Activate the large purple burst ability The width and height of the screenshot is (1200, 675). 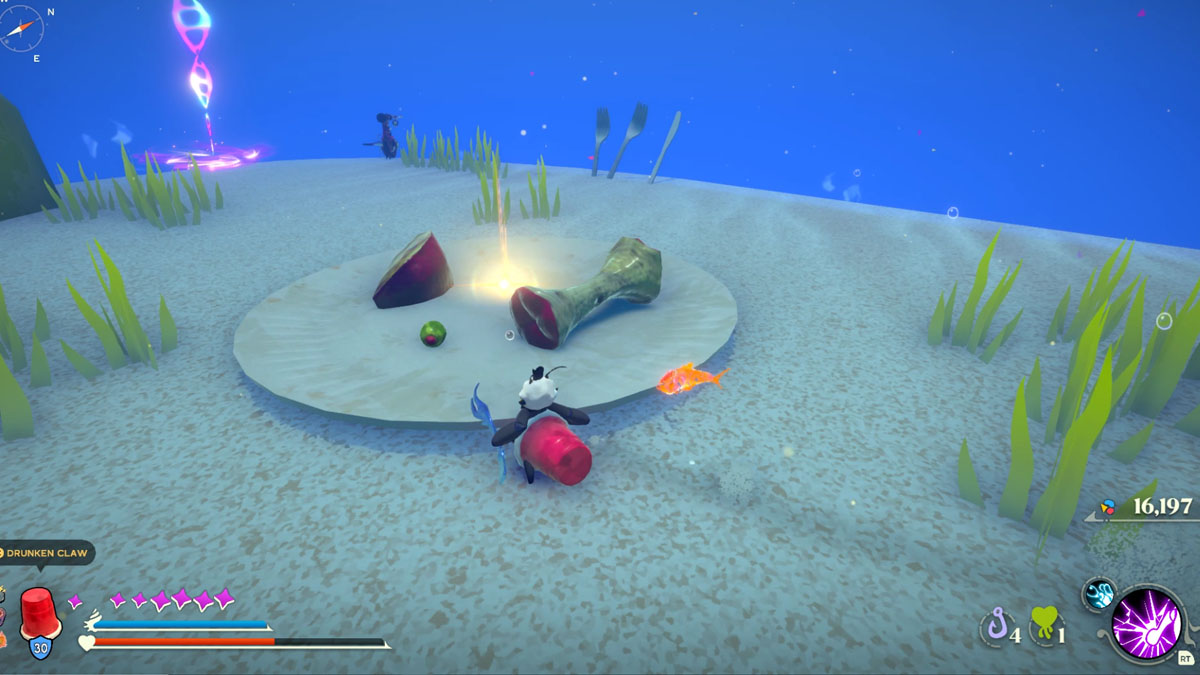(x=1148, y=622)
